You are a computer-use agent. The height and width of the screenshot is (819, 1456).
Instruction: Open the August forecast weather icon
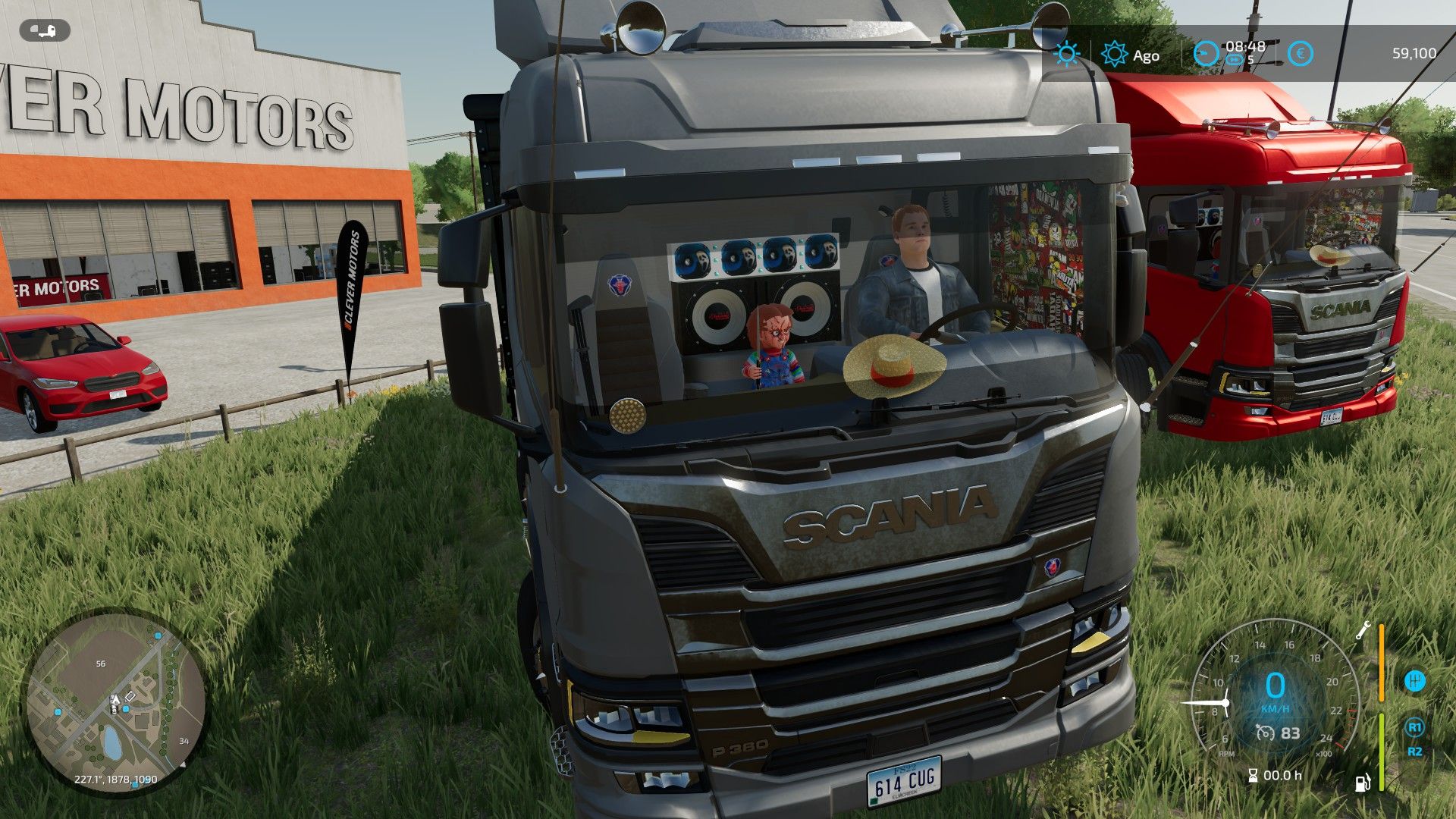[x=1114, y=54]
